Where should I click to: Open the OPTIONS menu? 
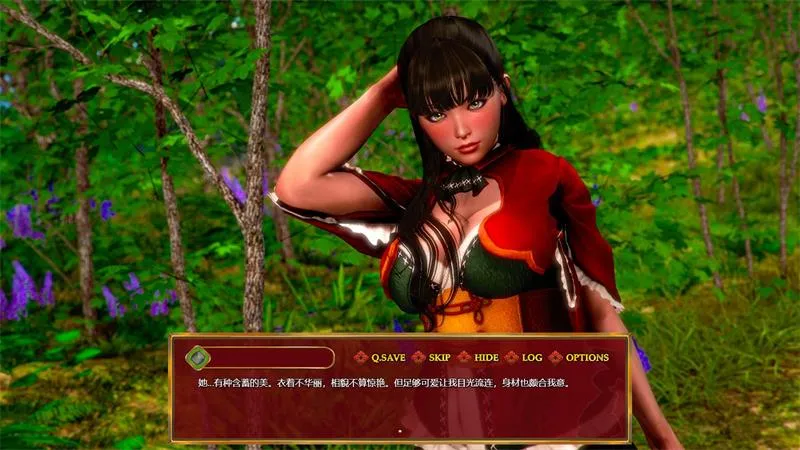pyautogui.click(x=586, y=357)
